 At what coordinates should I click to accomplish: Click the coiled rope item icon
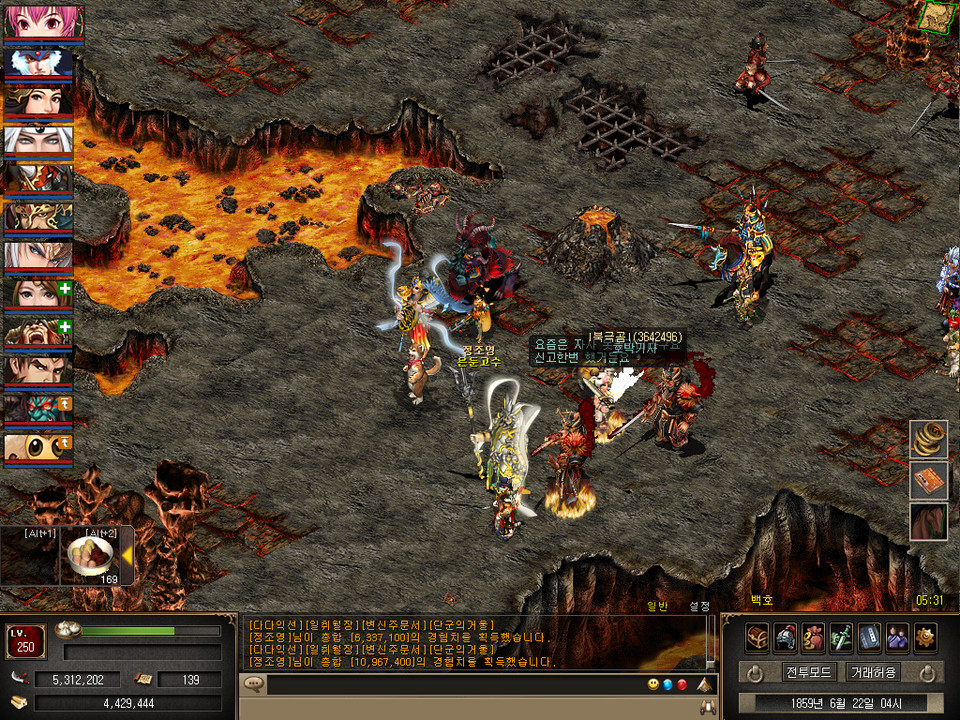coord(928,440)
